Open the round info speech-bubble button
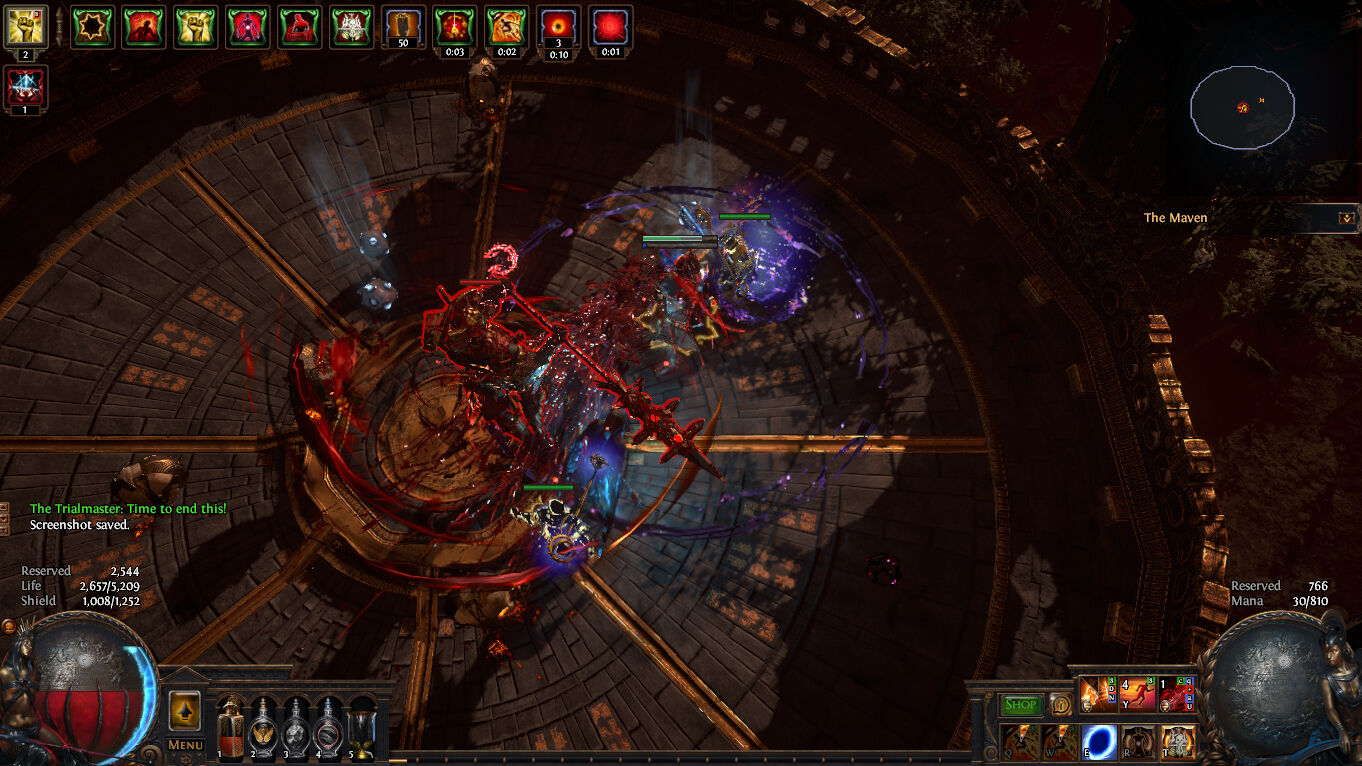Viewport: 1362px width, 766px height. tap(1061, 705)
